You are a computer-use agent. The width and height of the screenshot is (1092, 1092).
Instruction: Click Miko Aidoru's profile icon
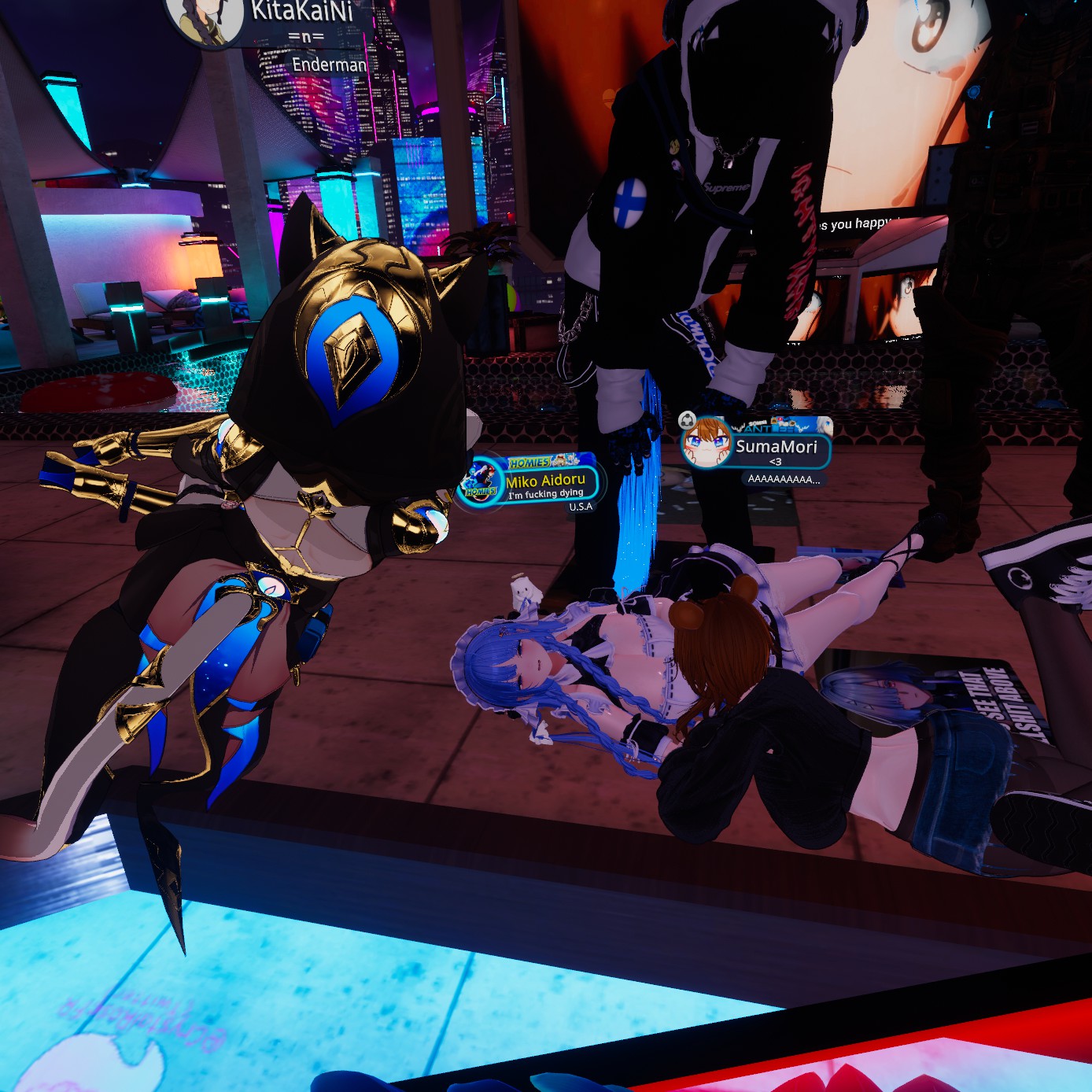click(x=478, y=482)
